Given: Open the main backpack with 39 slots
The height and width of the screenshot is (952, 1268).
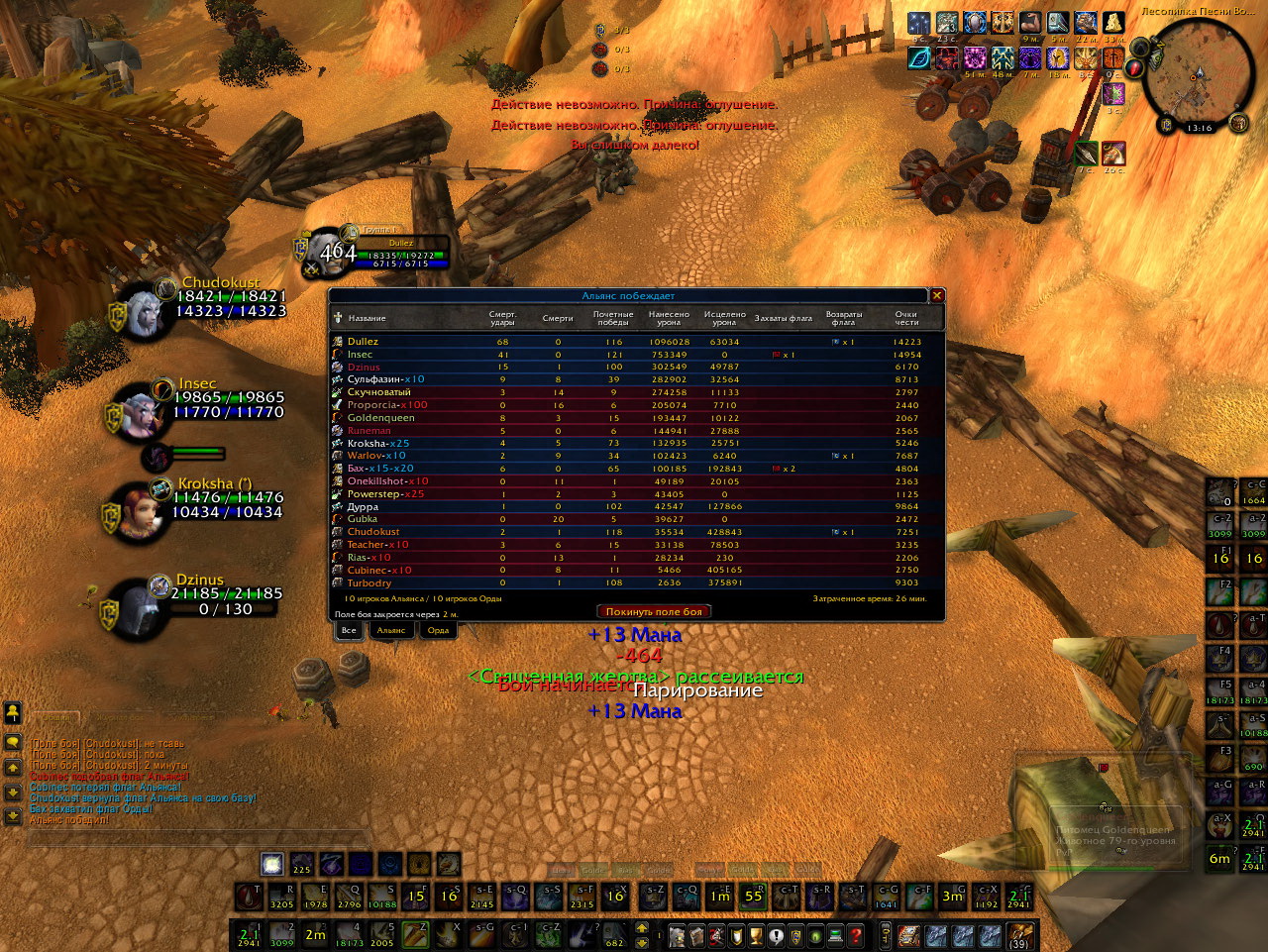Looking at the screenshot, I should coord(1018,935).
